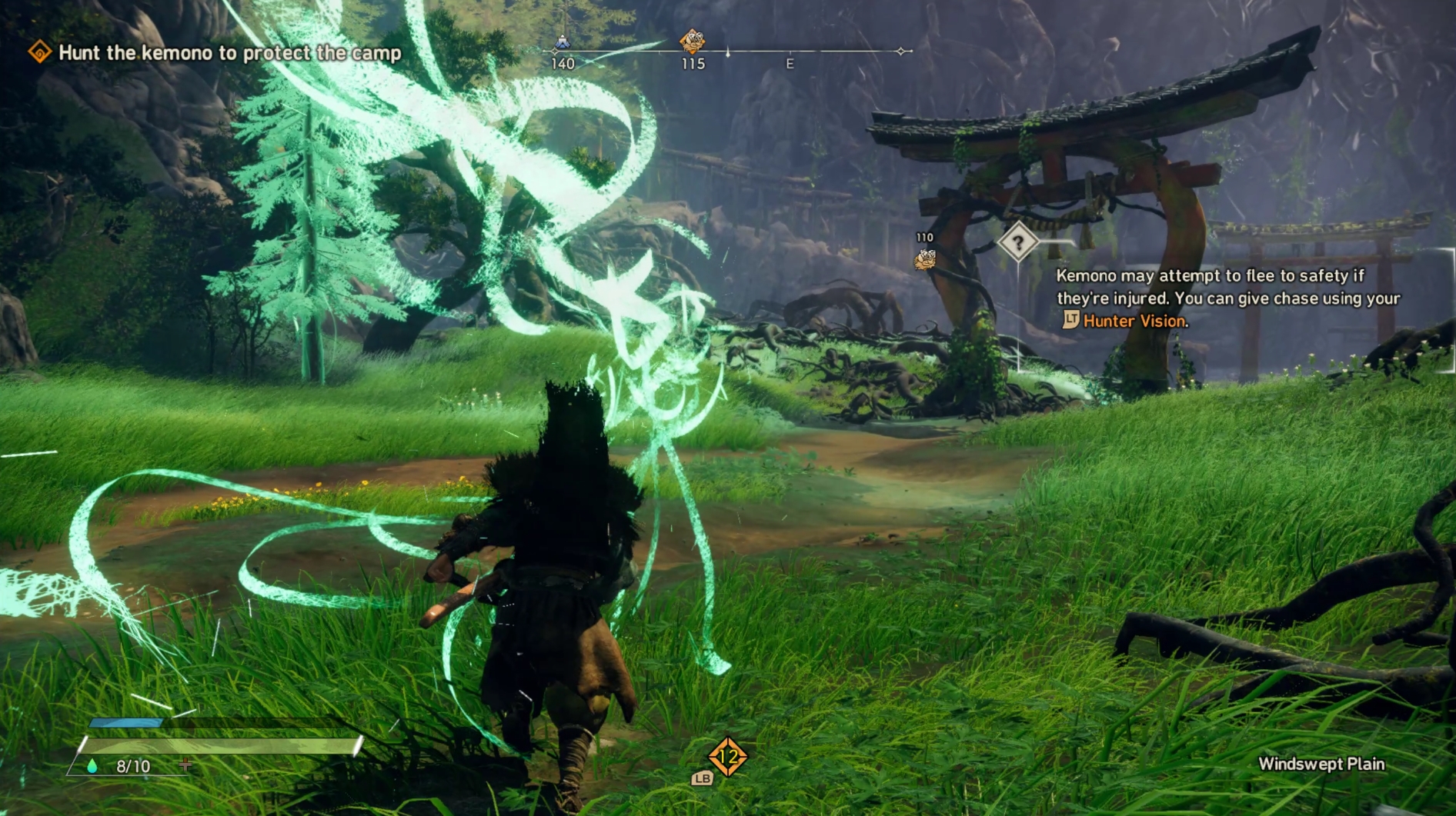This screenshot has height=816, width=1456.
Task: Click the kemono marker on the compass
Action: point(692,41)
